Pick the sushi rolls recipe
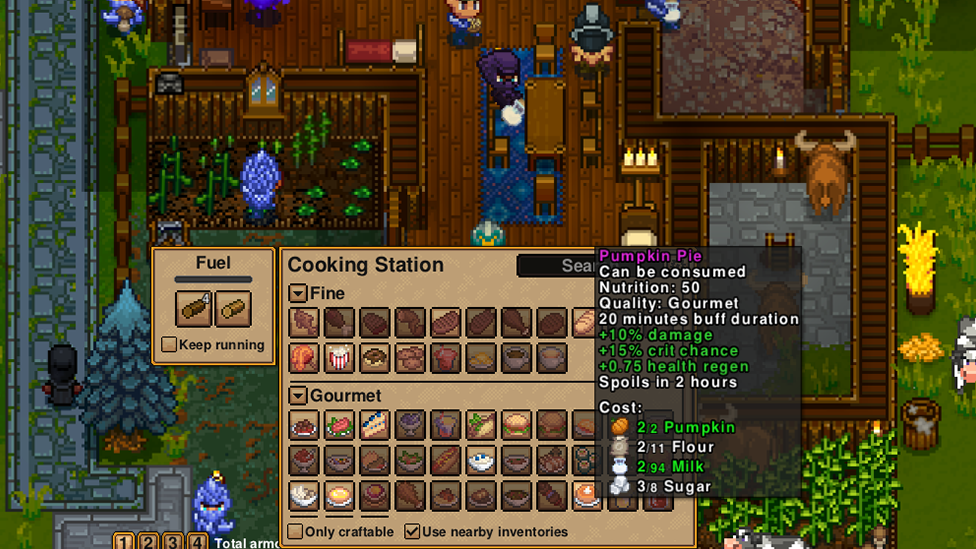Image resolution: width=976 pixels, height=549 pixels. pyautogui.click(x=584, y=460)
